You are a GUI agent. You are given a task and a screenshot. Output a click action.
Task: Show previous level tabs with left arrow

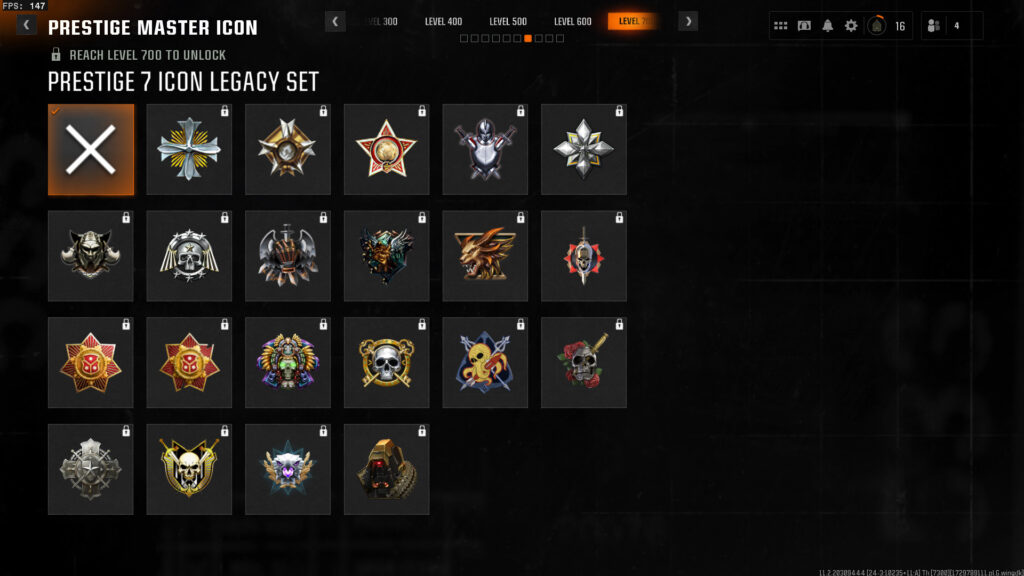(336, 21)
